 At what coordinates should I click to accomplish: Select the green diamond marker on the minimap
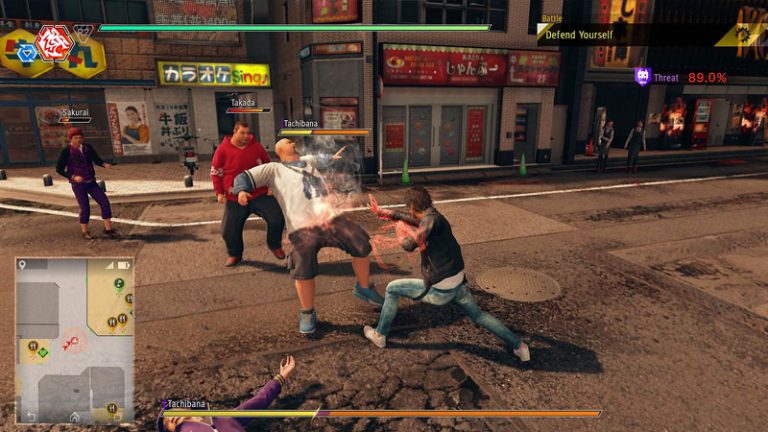coord(43,354)
